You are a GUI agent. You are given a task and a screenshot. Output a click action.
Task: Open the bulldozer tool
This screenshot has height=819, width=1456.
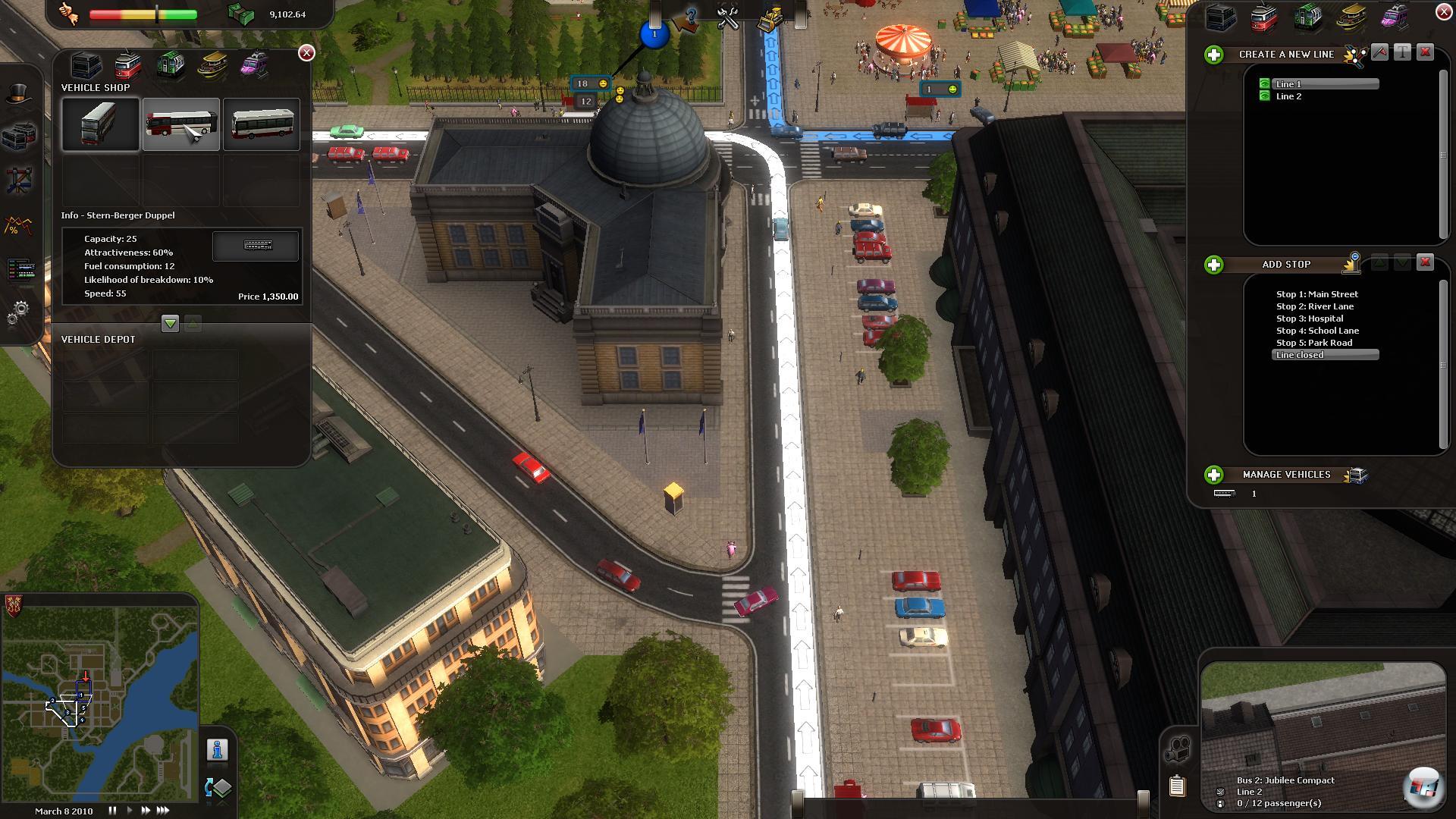771,18
